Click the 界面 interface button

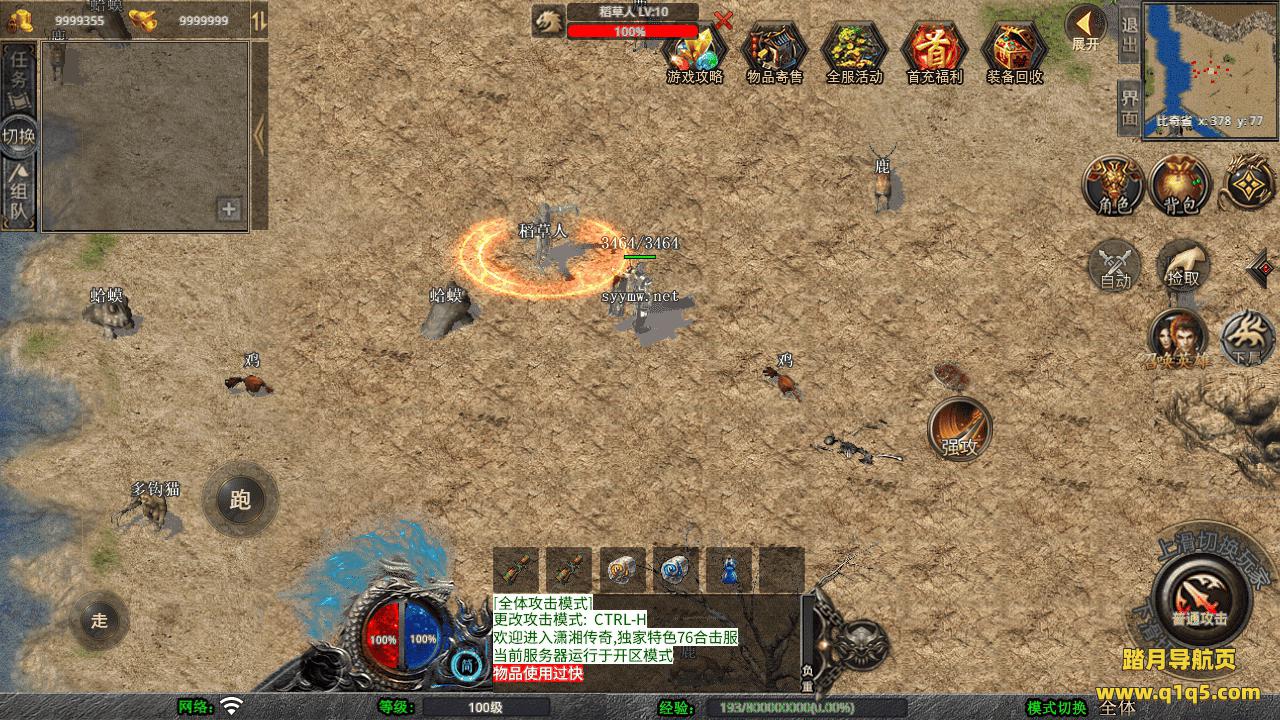[1129, 107]
